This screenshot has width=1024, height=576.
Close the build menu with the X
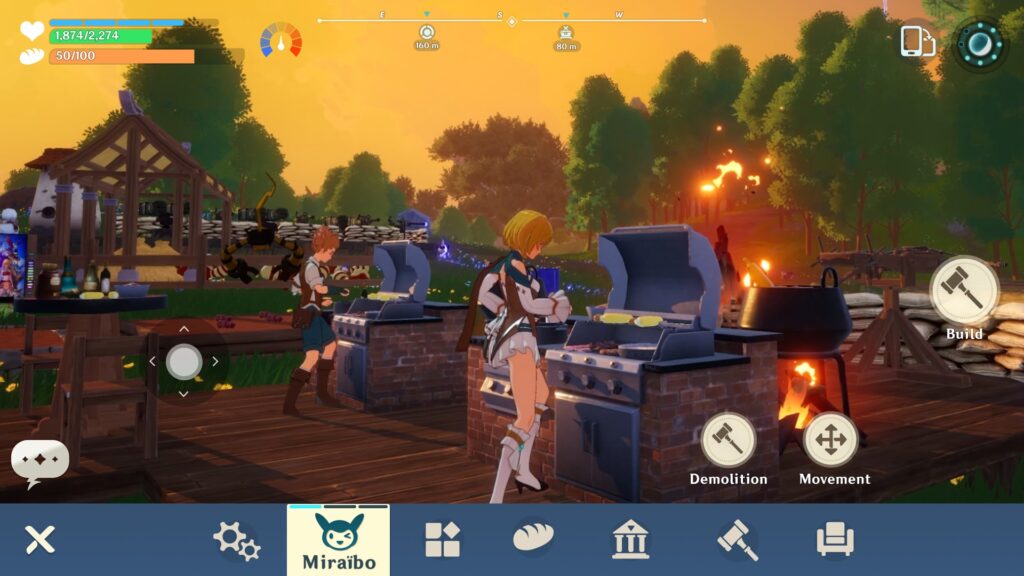point(40,540)
